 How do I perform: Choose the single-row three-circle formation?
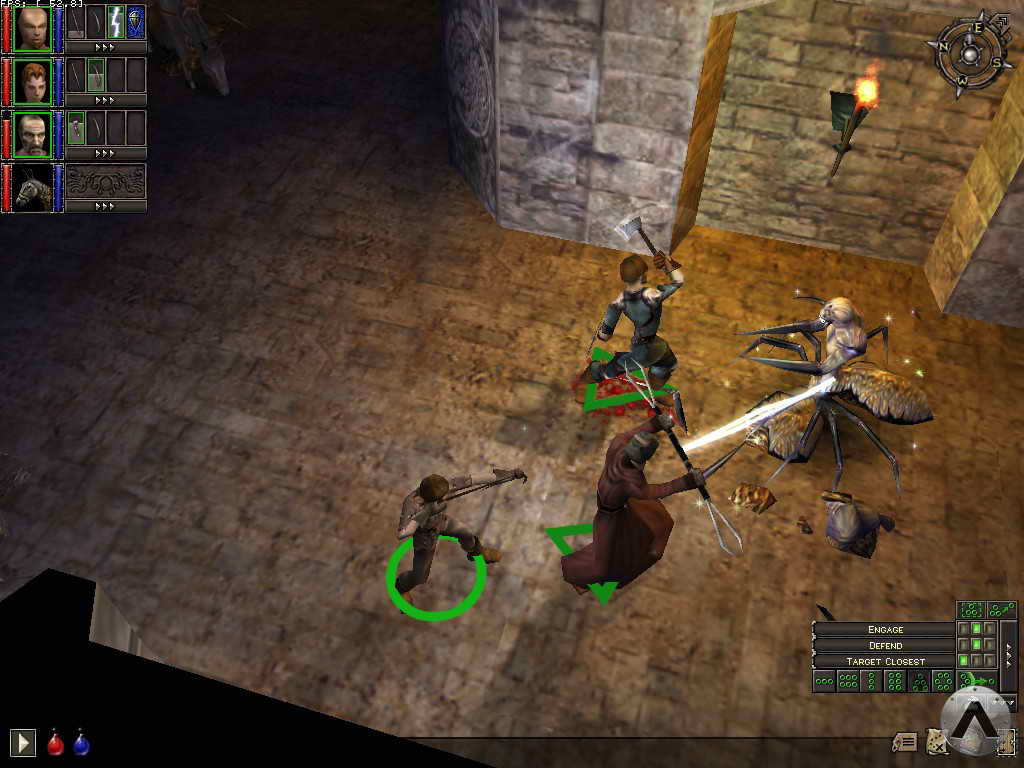tap(824, 681)
